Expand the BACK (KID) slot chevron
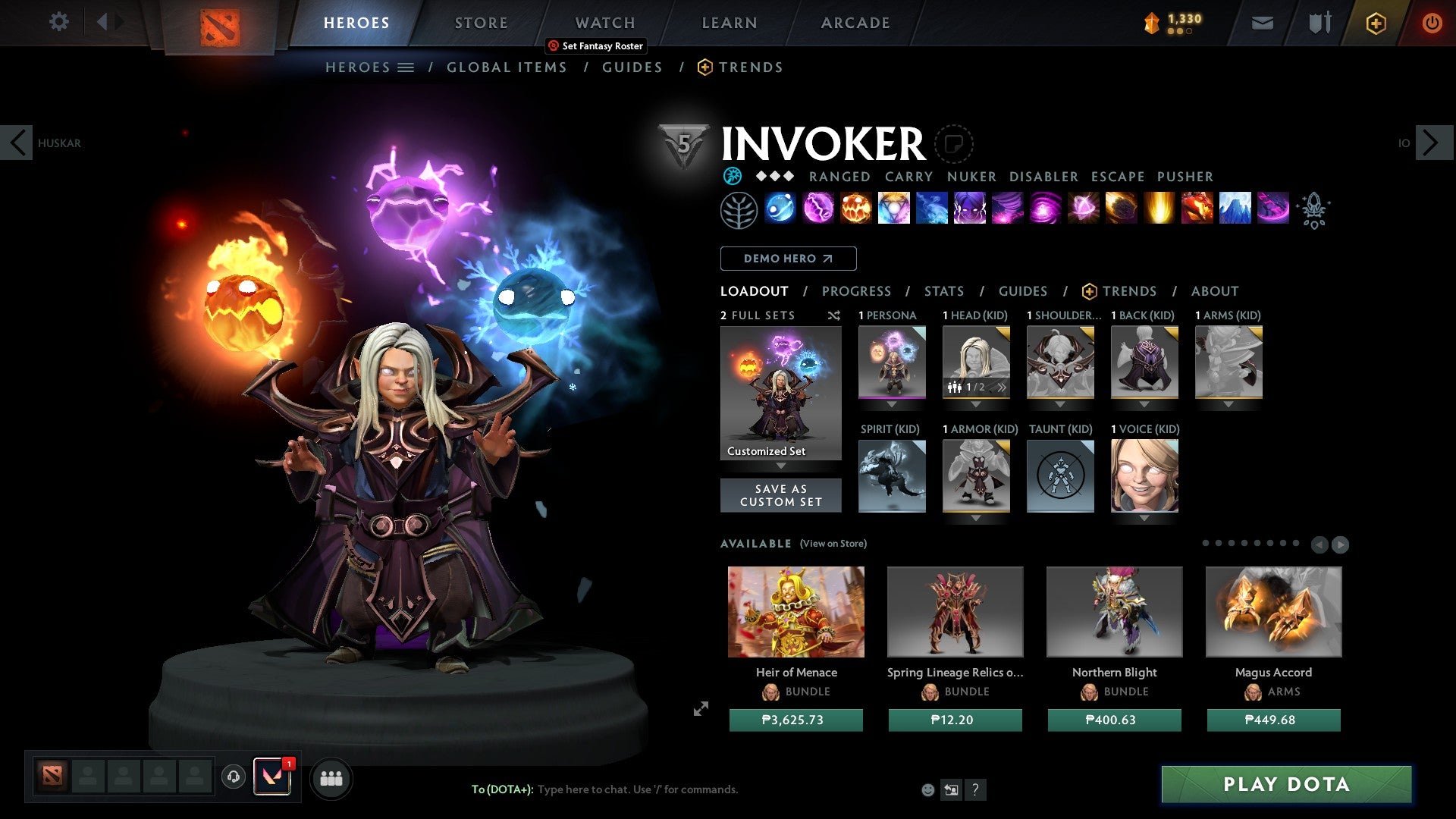 1144,404
